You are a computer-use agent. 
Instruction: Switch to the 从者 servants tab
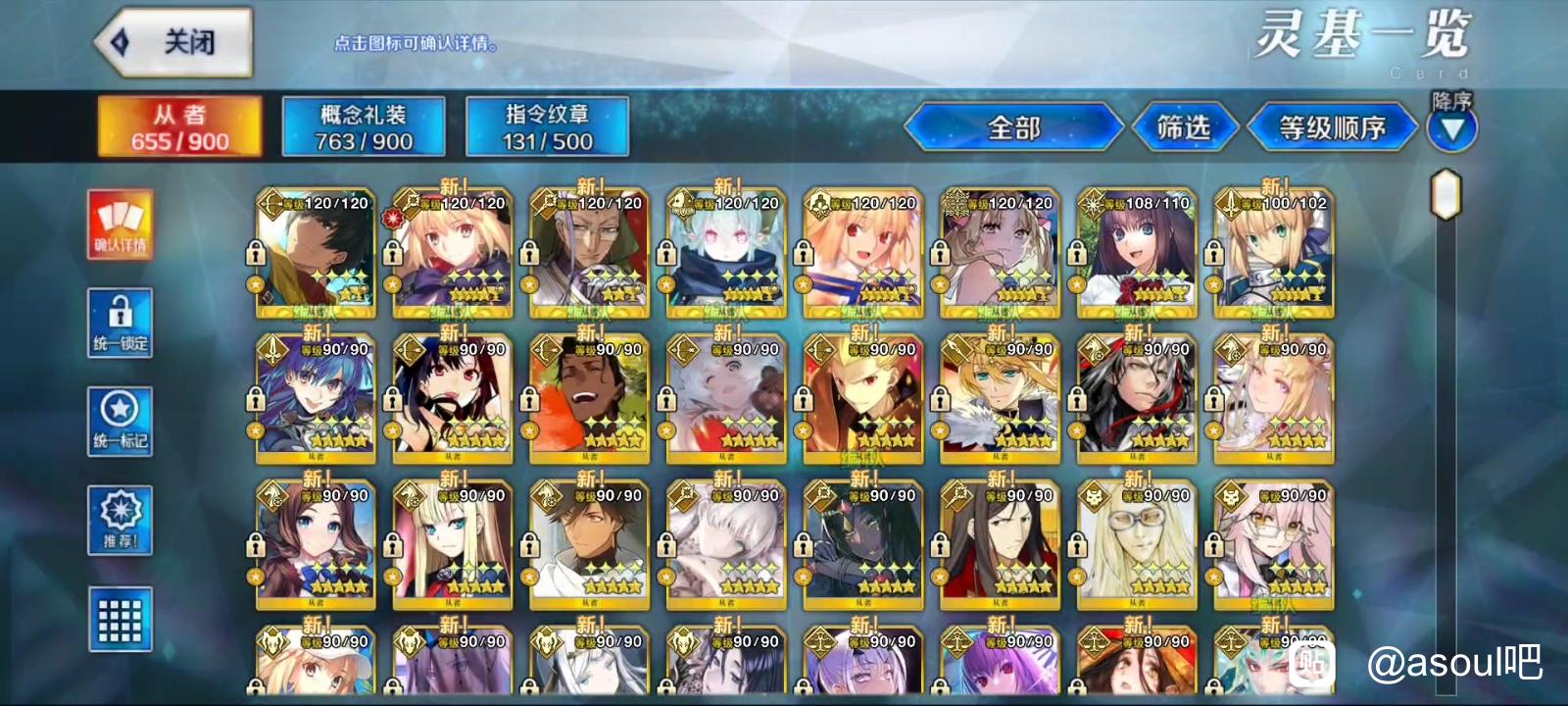pyautogui.click(x=179, y=126)
